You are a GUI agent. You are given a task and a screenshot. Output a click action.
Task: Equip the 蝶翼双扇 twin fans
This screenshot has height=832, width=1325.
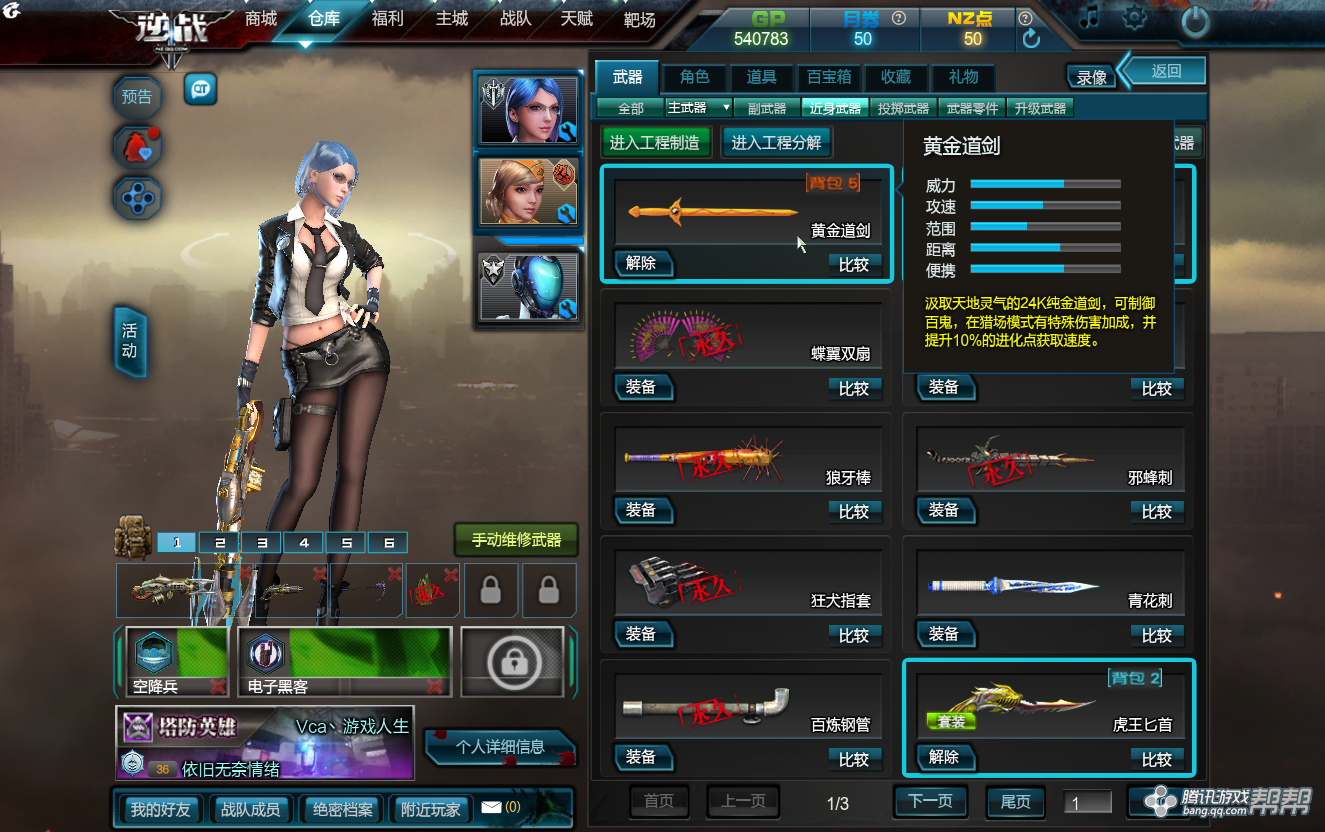tap(642, 387)
